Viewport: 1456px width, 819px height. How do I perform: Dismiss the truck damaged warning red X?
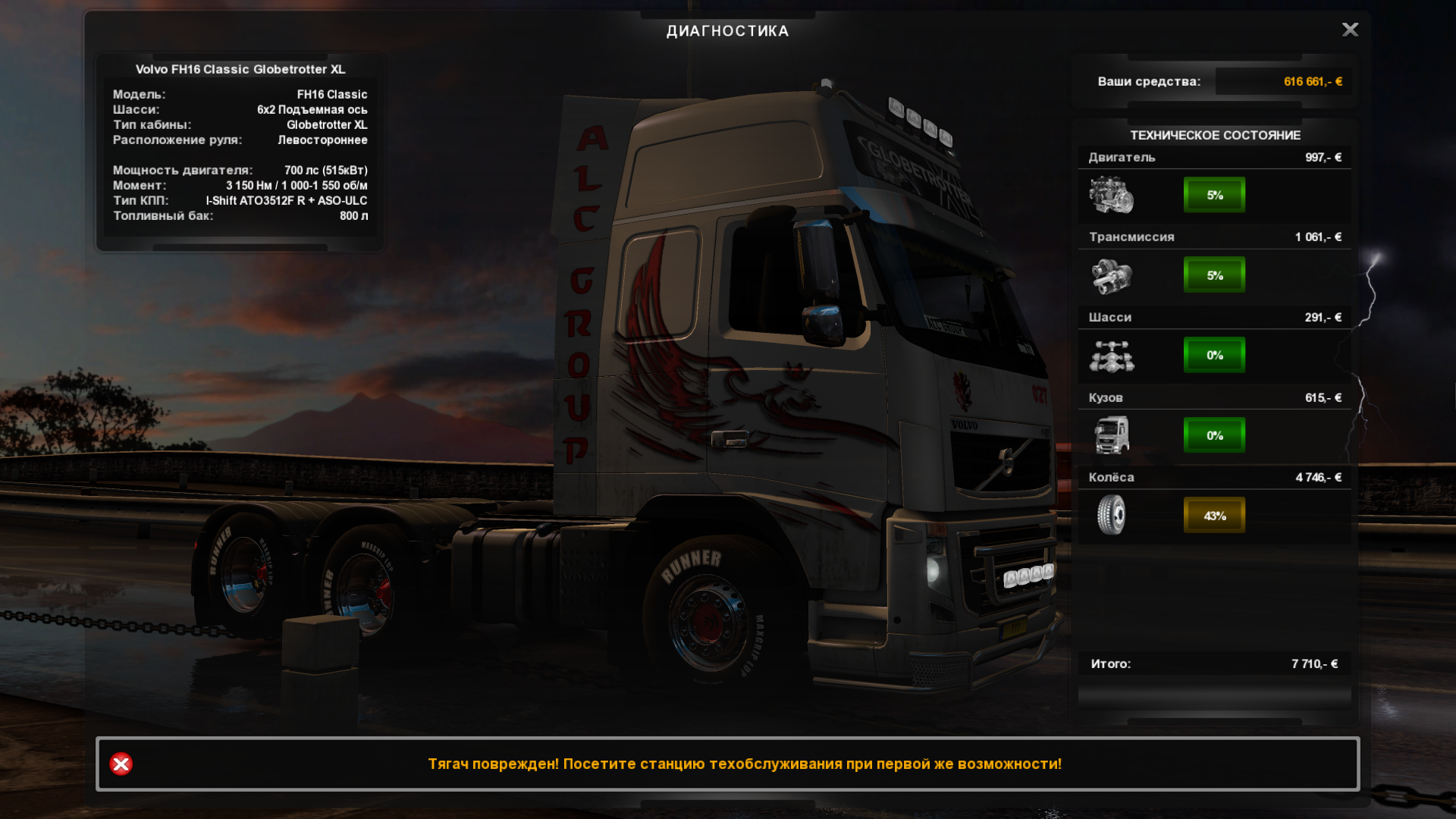[x=121, y=764]
